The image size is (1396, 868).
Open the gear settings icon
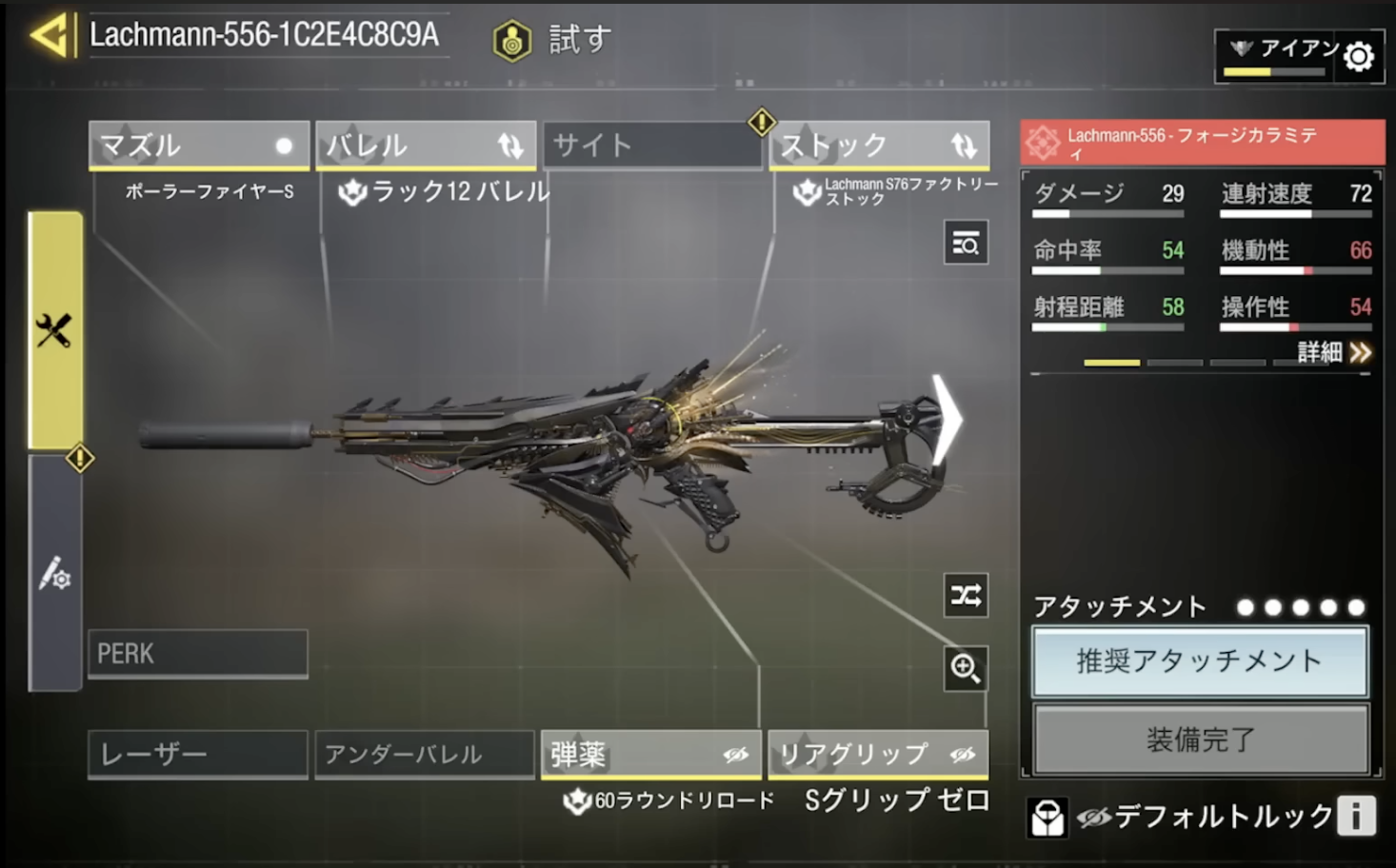1359,57
